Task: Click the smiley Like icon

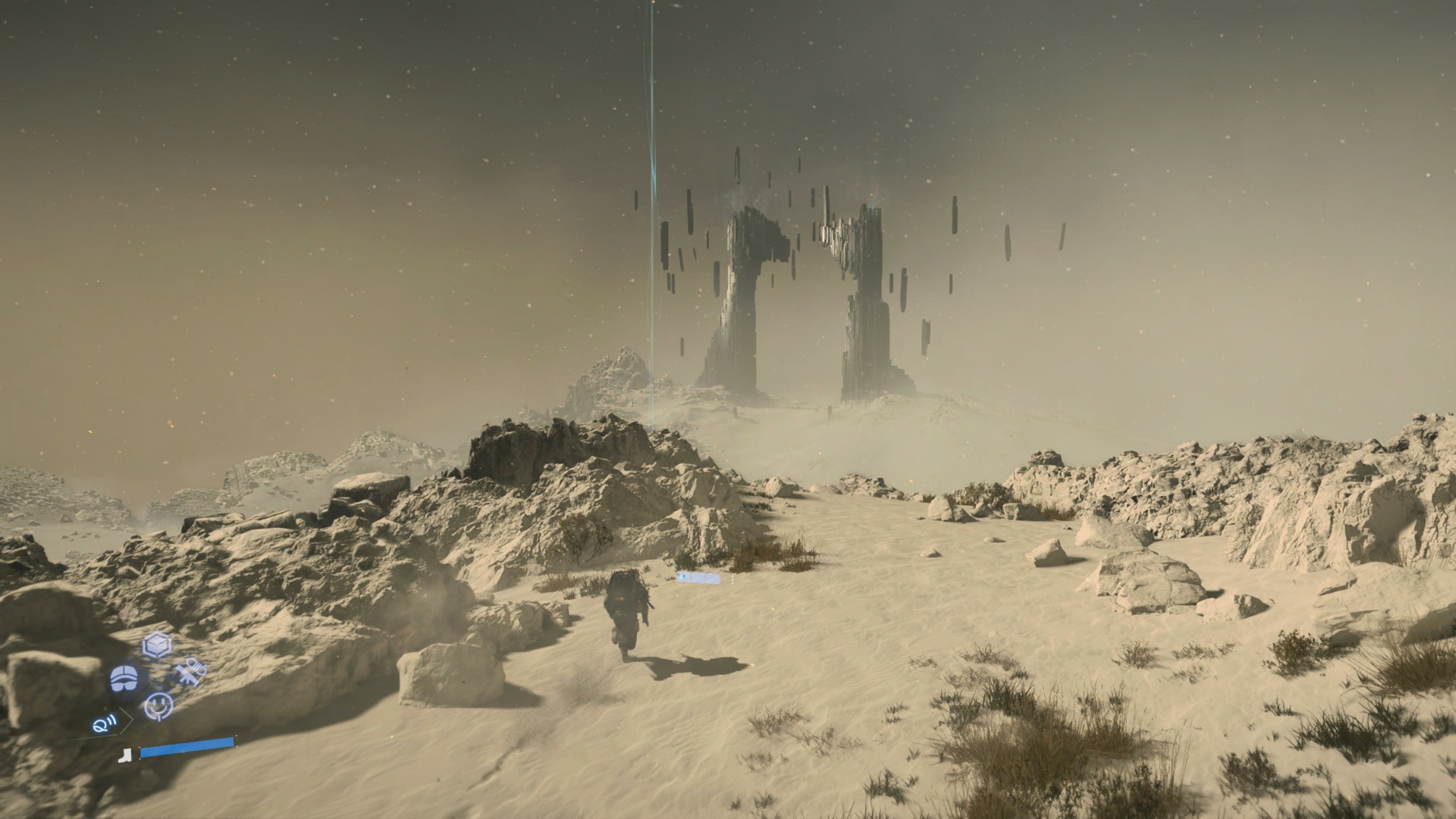Action: [158, 707]
